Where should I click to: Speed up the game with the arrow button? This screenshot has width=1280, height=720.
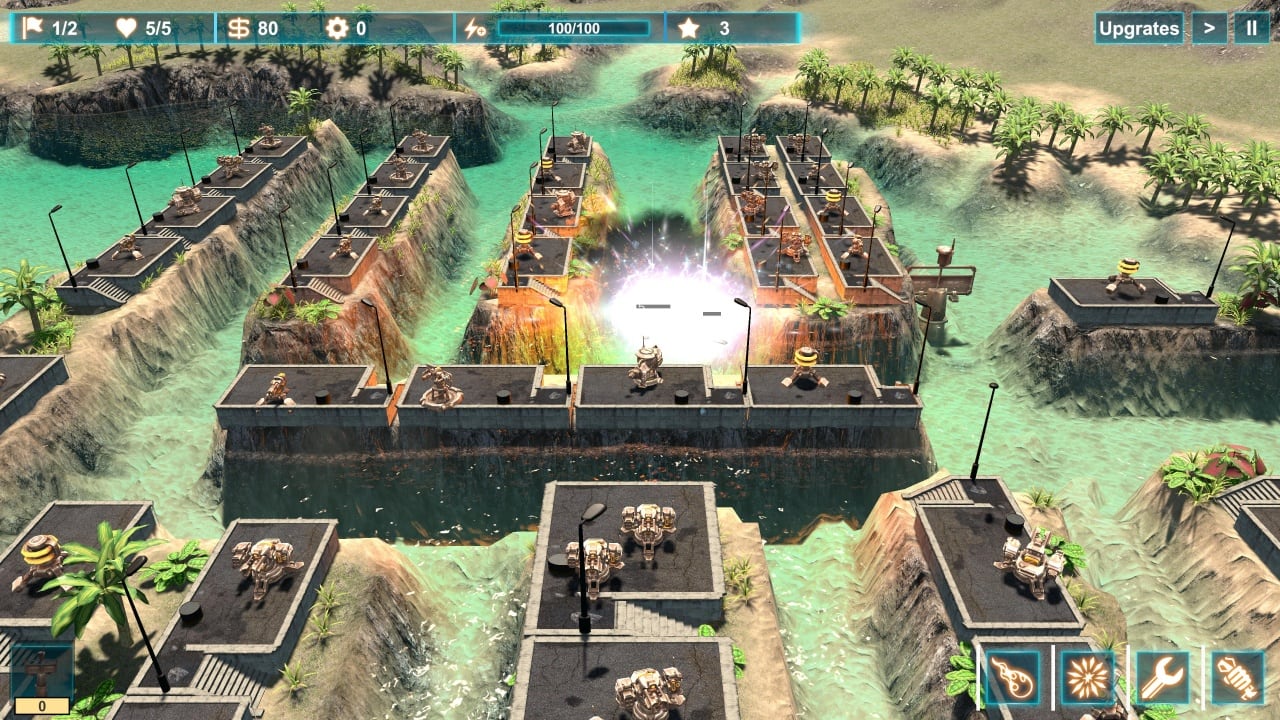(1209, 28)
